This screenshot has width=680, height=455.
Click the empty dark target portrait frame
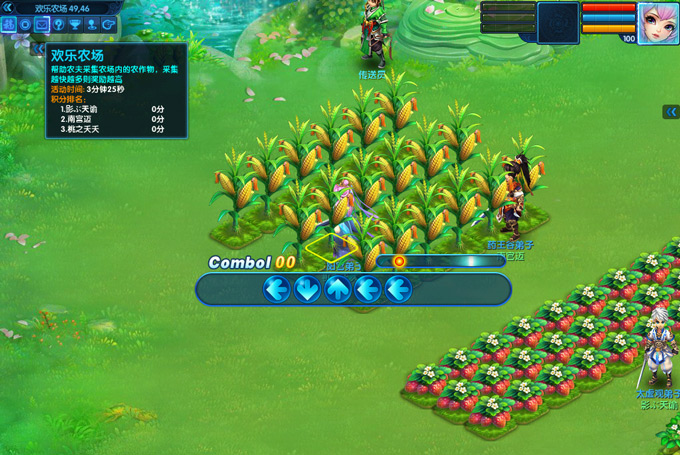pos(558,22)
